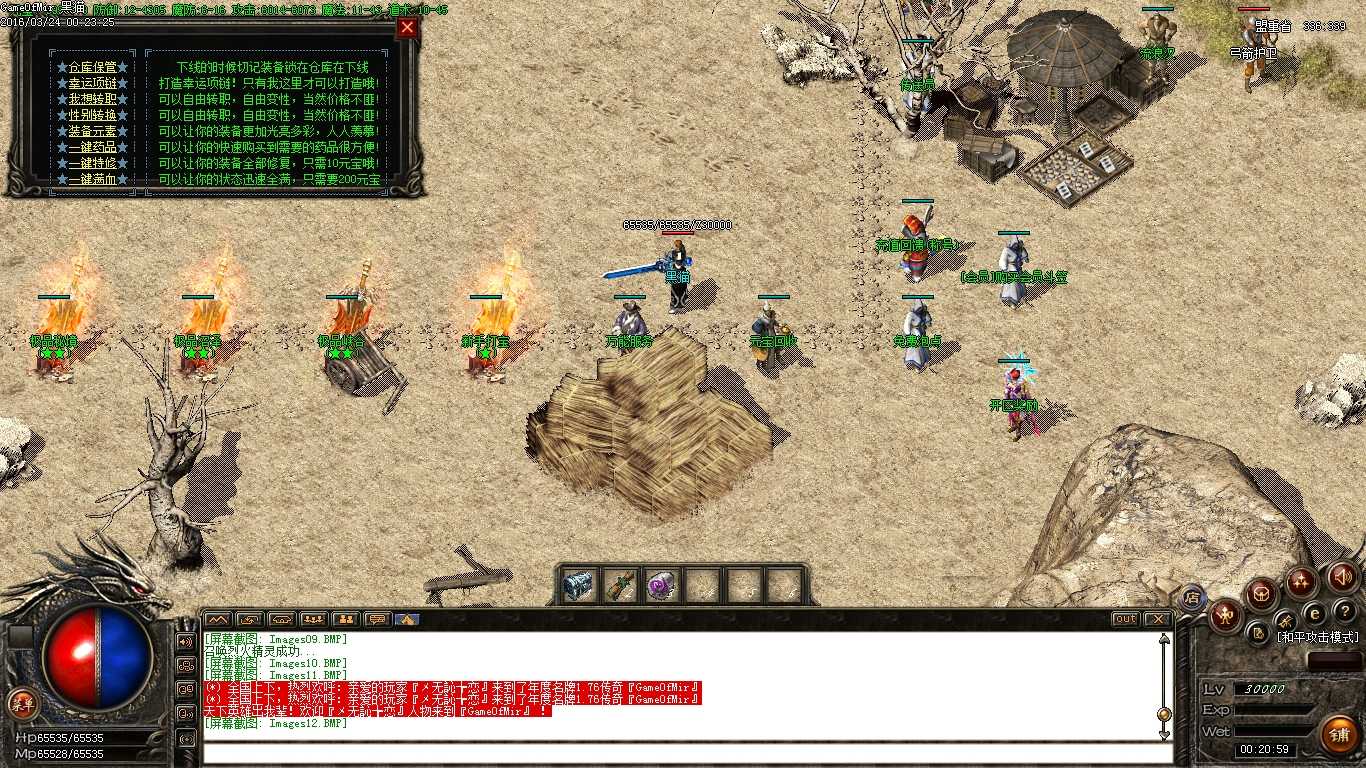
Task: Toggle the highlighted fire channel icon in chat toolbar
Action: point(408,620)
